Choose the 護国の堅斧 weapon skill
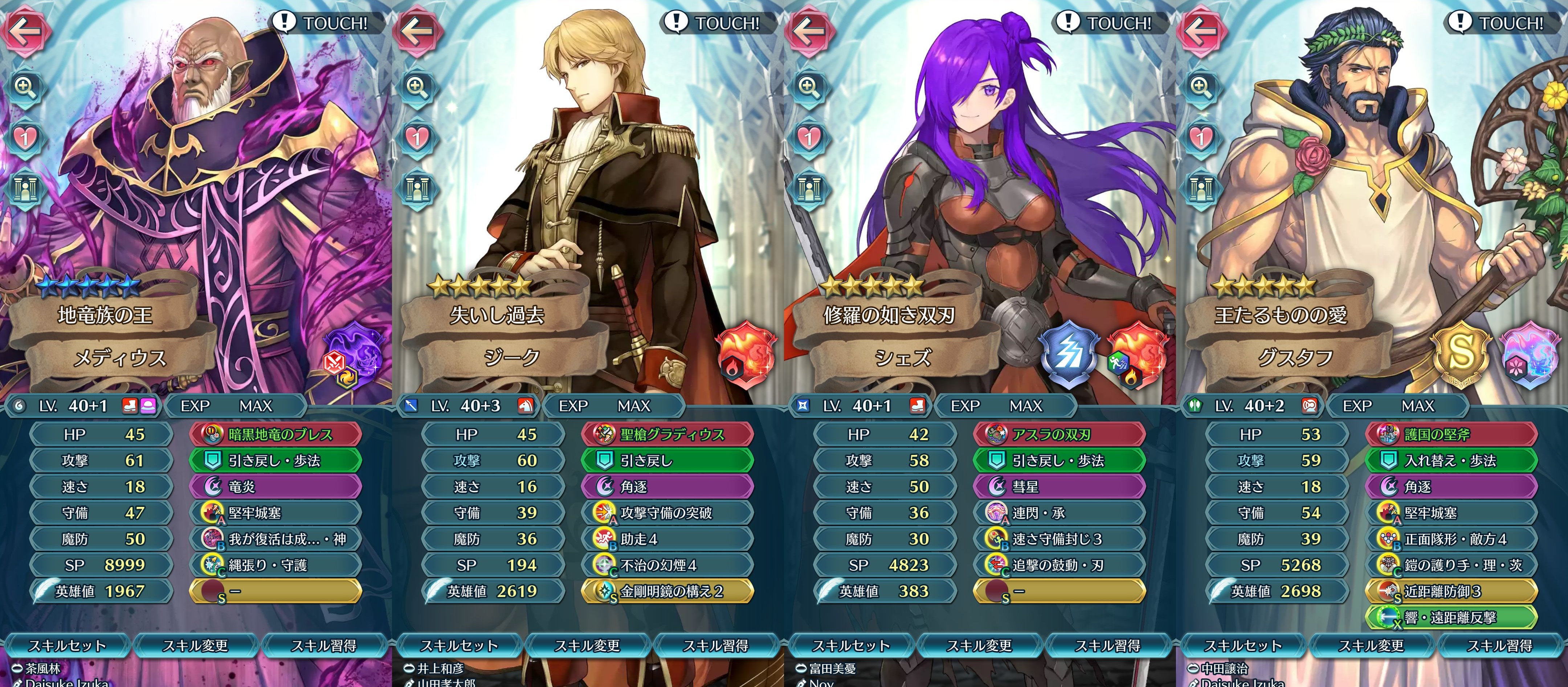Image resolution: width=1568 pixels, height=687 pixels. click(x=1452, y=434)
